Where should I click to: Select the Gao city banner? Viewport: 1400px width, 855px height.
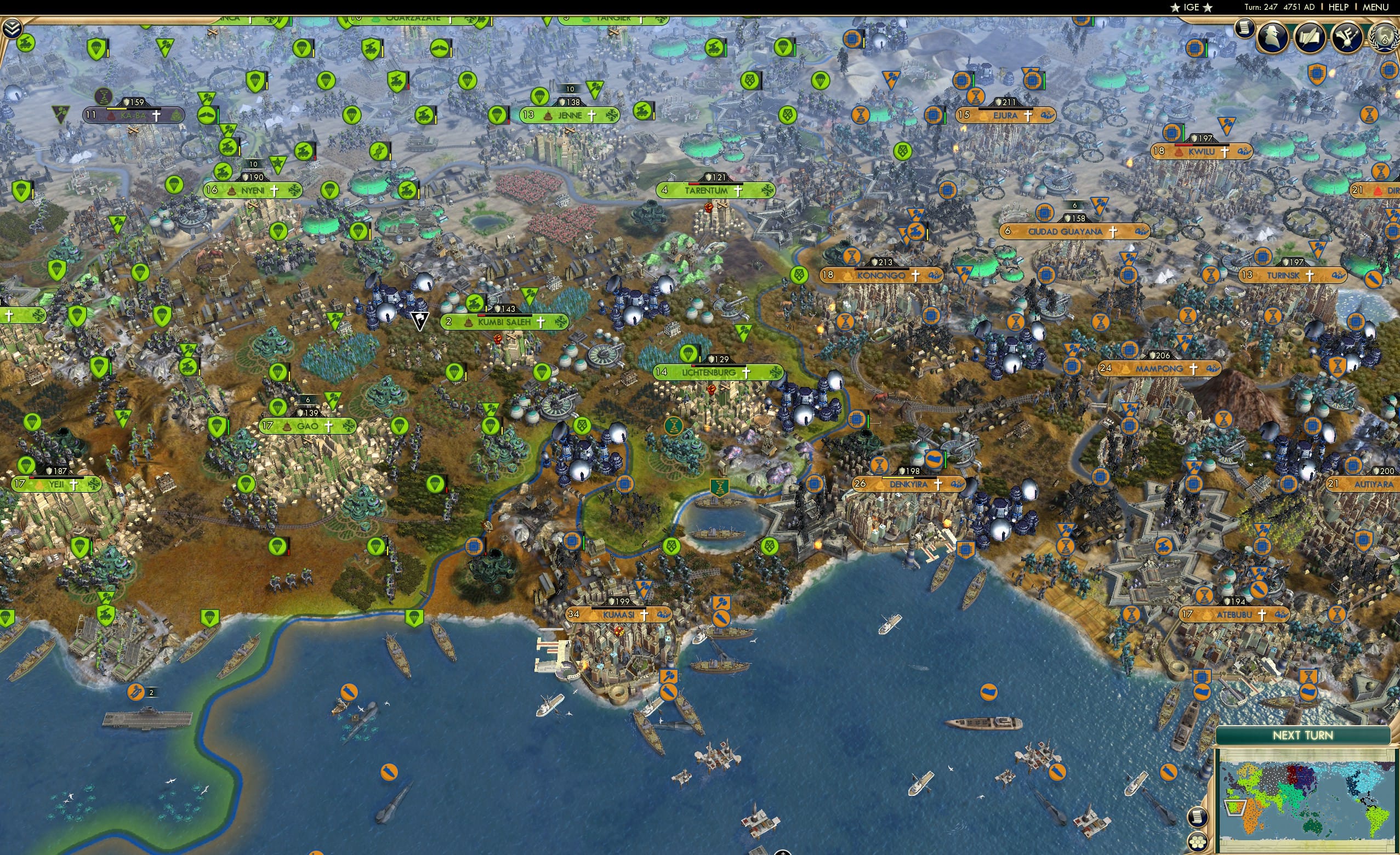(307, 425)
